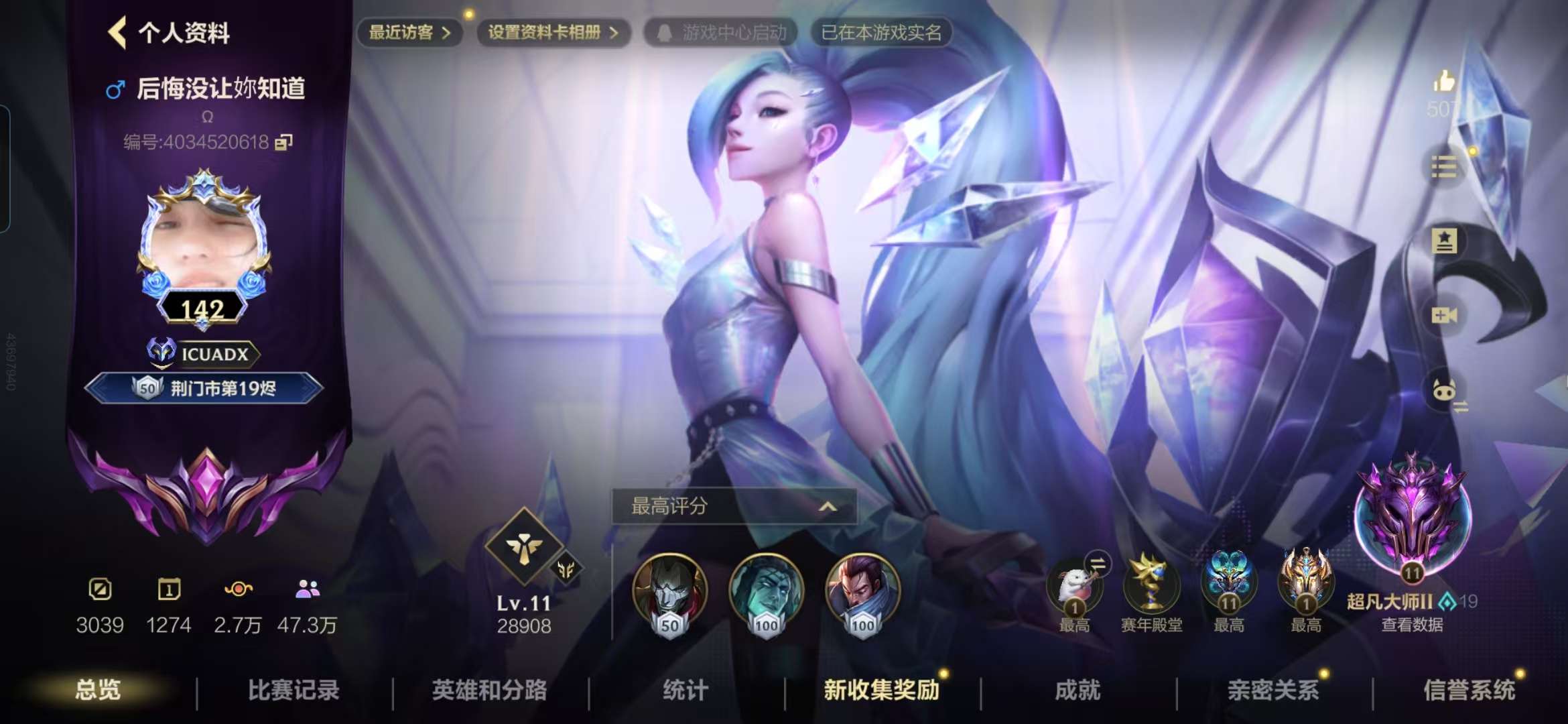Open 查看数据 under rank emblem
Image resolution: width=1568 pixels, height=724 pixels.
(1412, 625)
